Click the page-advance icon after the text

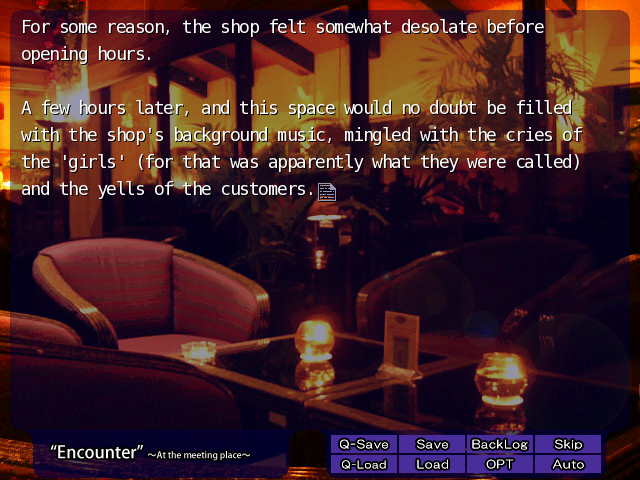click(326, 191)
